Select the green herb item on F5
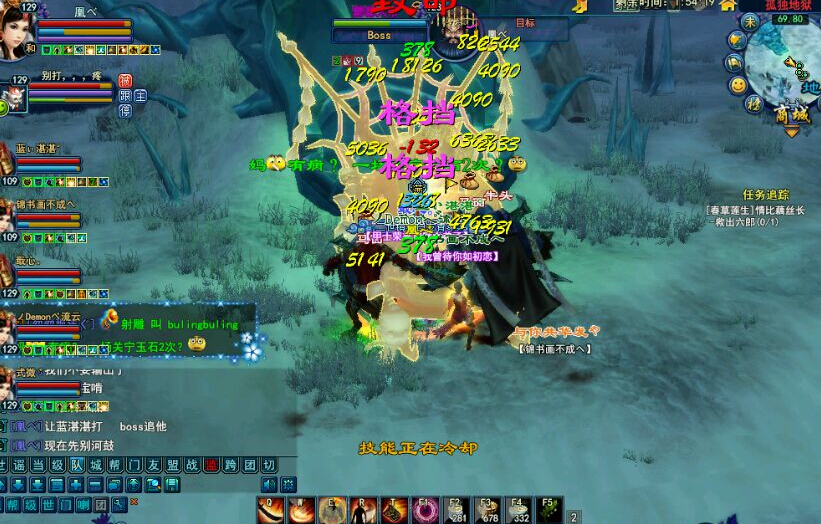 click(x=549, y=510)
